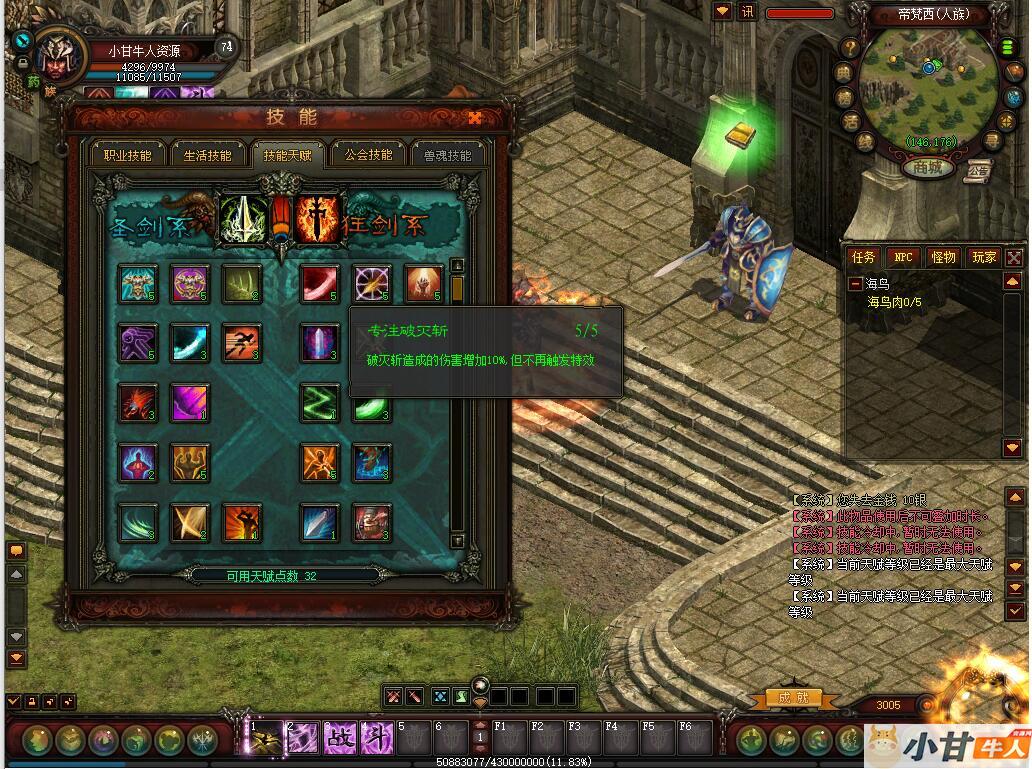The width and height of the screenshot is (1032, 769).
Task: Open the 玩家 players tab
Action: coord(984,257)
